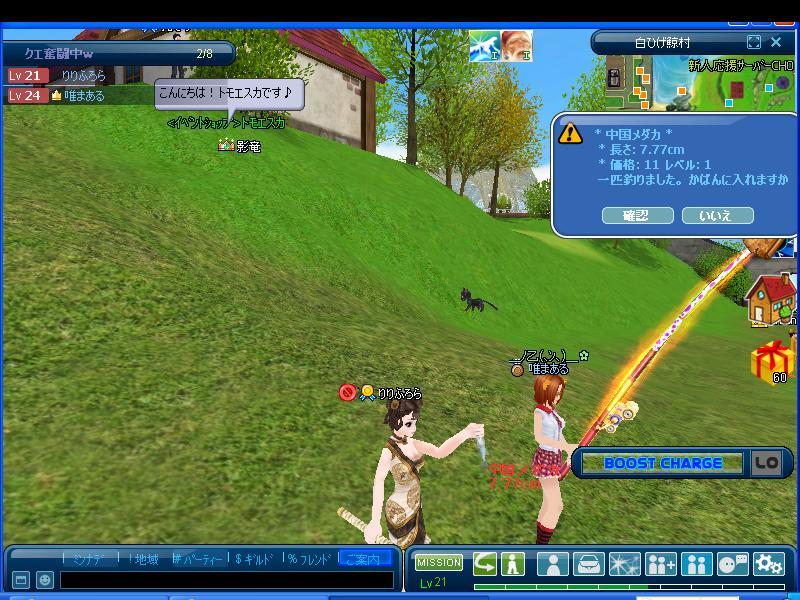Open the character profile icon

click(553, 564)
